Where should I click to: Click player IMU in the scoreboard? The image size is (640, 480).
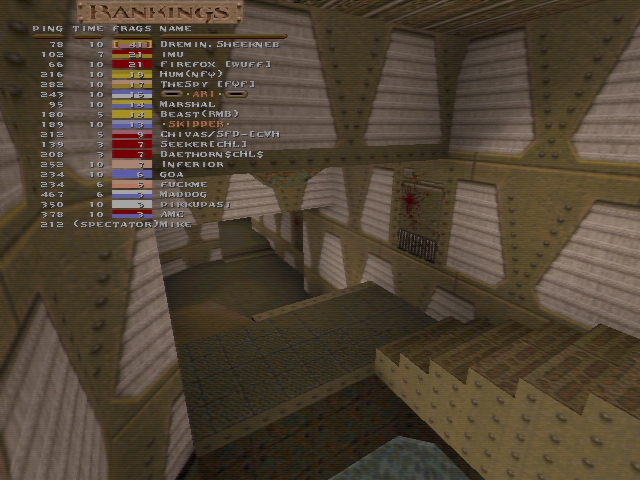(172, 54)
